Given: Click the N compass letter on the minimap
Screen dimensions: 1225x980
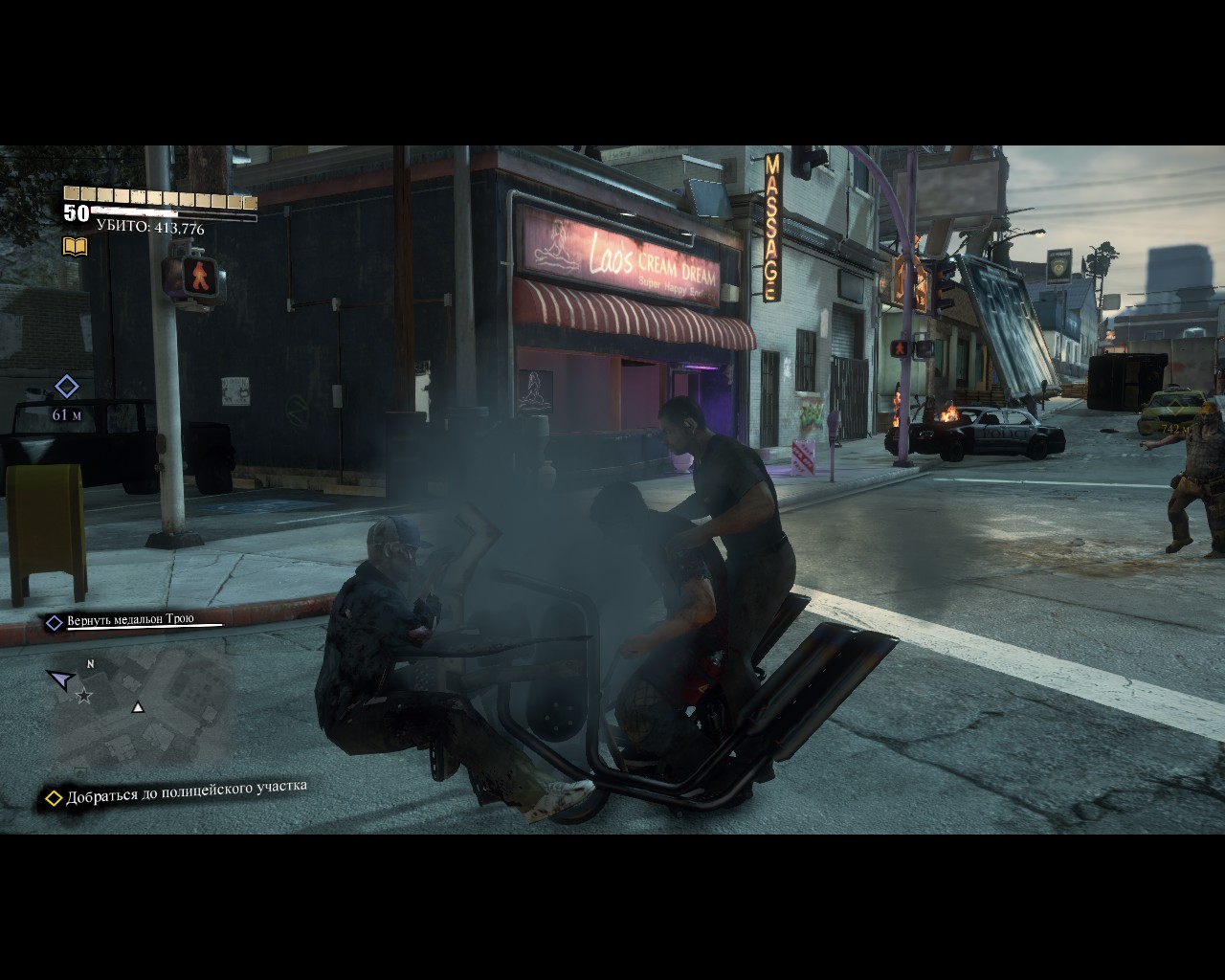Looking at the screenshot, I should [x=91, y=662].
